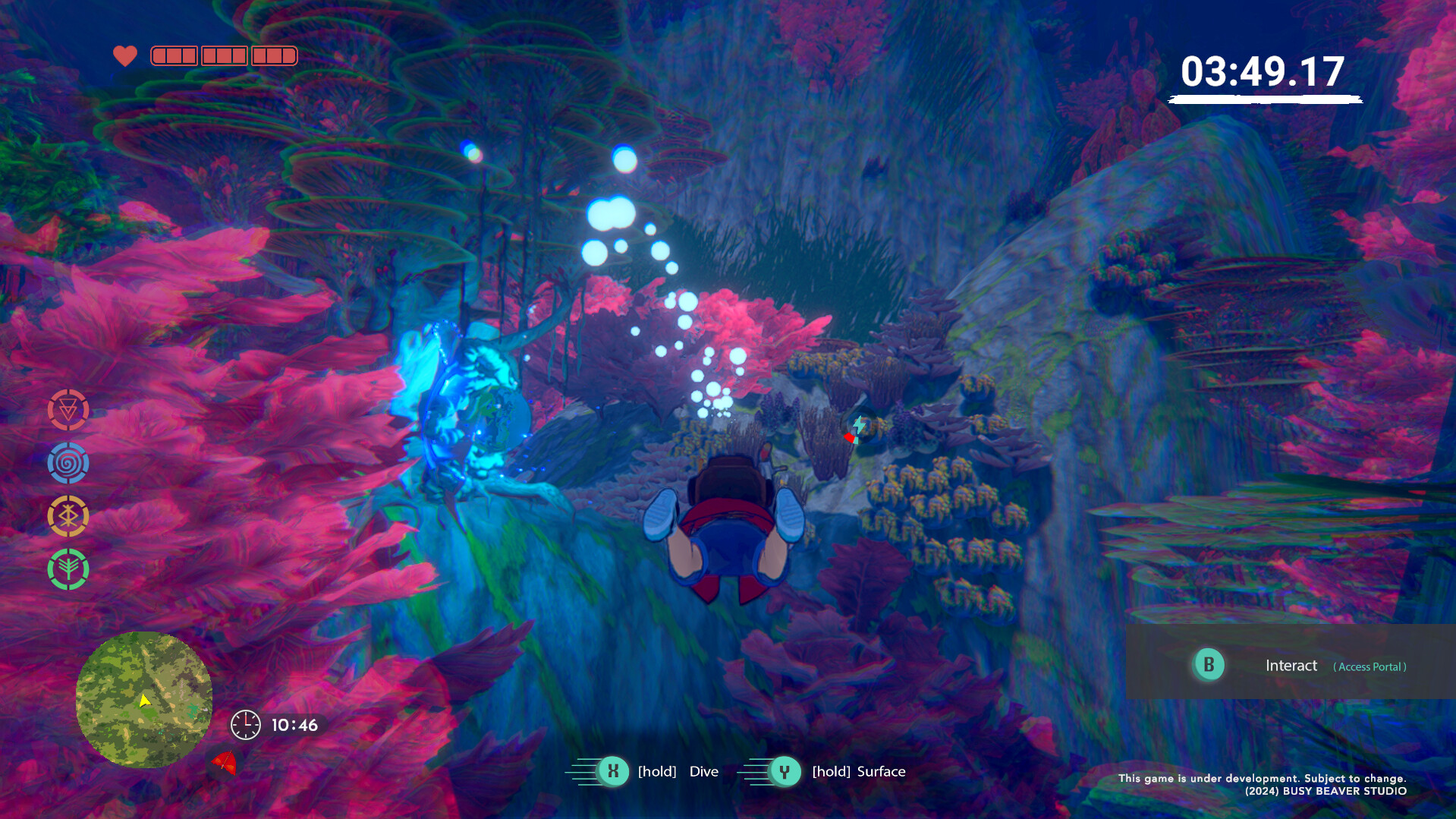
Task: Select the orange rune ability icon
Action: [x=68, y=515]
